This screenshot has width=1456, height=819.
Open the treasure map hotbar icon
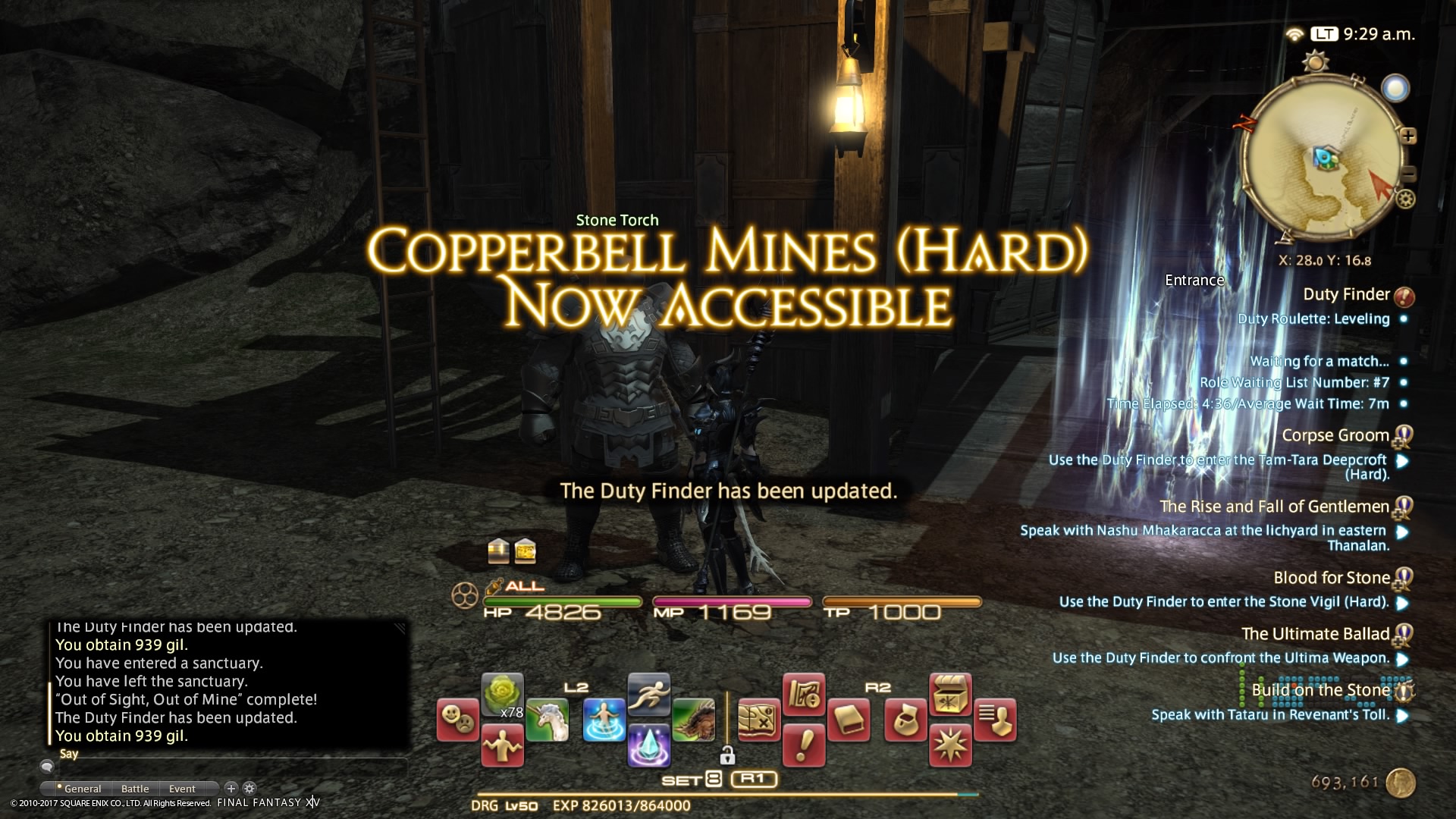758,720
